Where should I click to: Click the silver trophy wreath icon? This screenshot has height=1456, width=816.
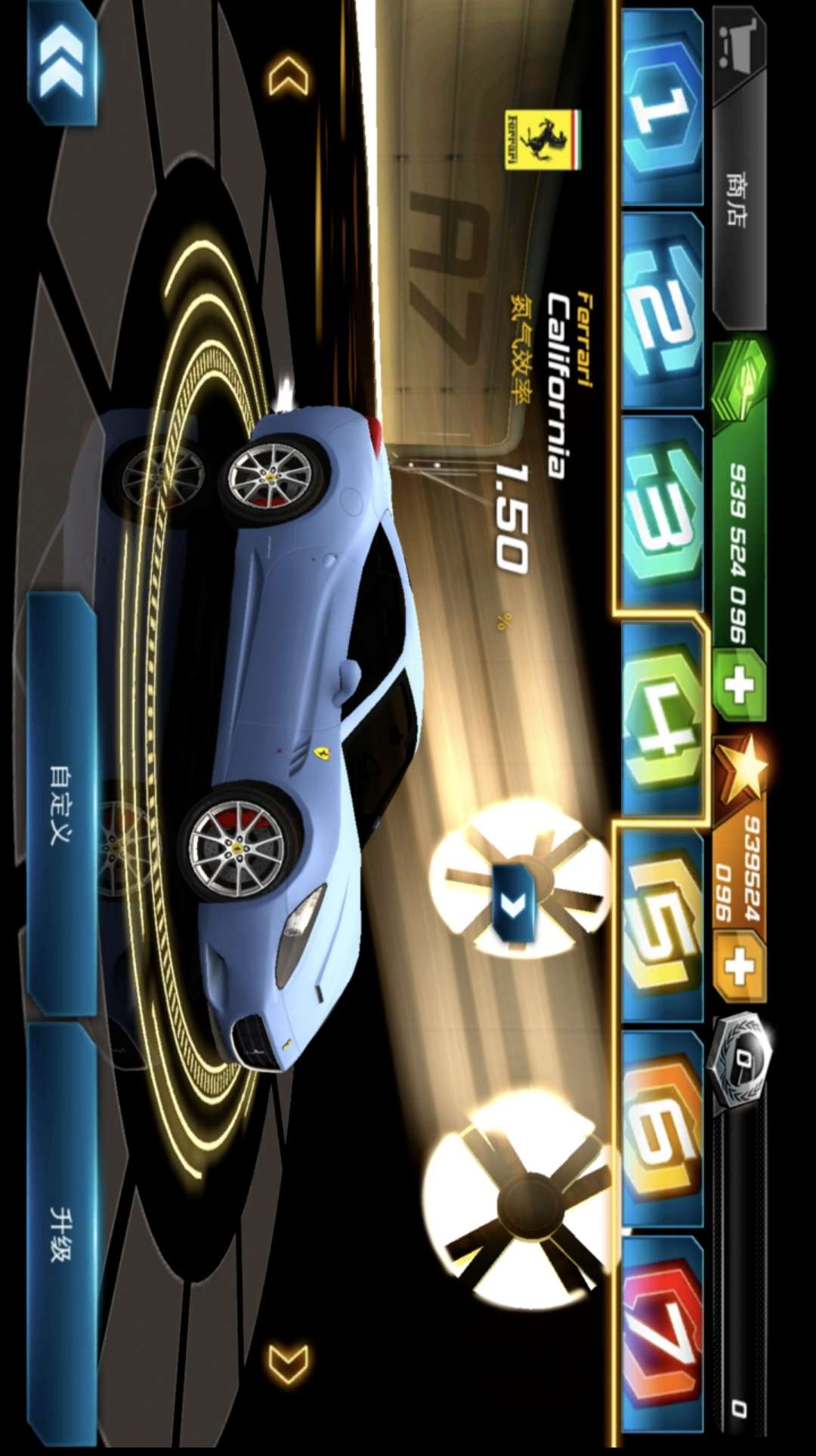(x=740, y=1060)
